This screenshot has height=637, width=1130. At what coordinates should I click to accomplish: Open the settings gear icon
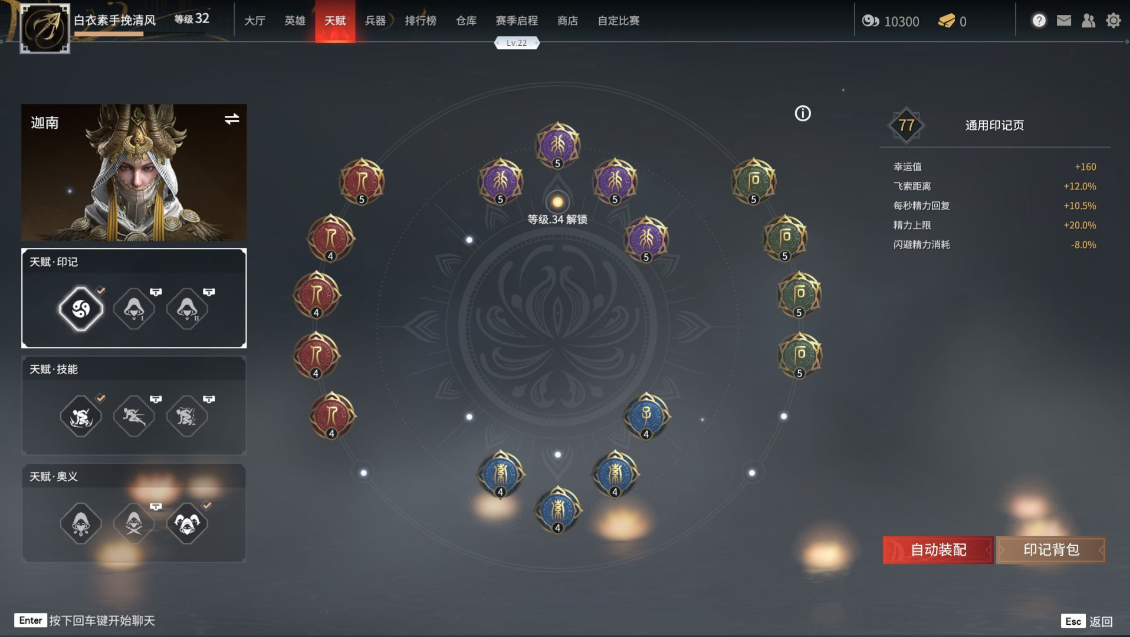(1113, 20)
